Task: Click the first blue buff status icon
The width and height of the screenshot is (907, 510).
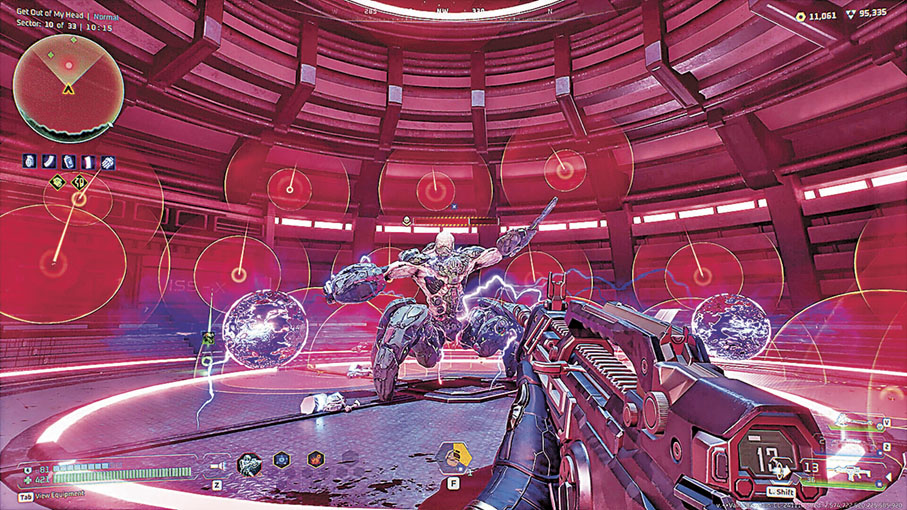Action: 29,162
